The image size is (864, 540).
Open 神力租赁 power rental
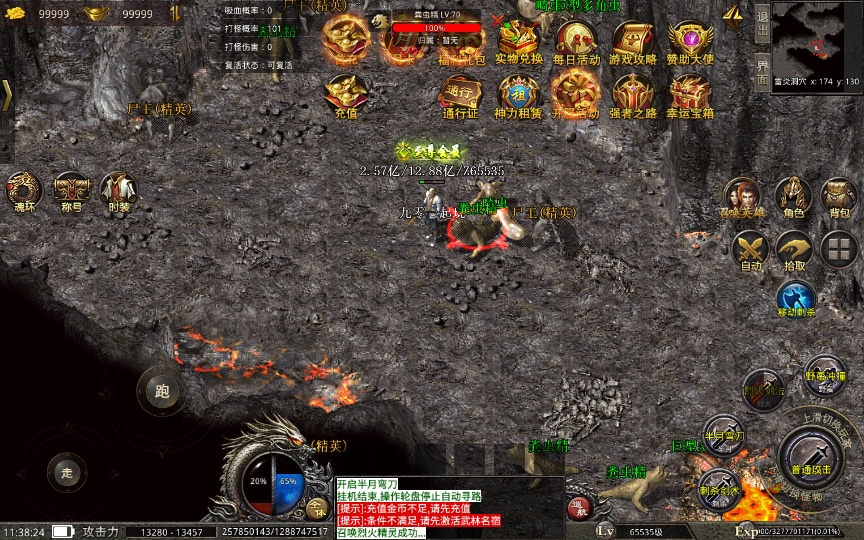pos(518,93)
